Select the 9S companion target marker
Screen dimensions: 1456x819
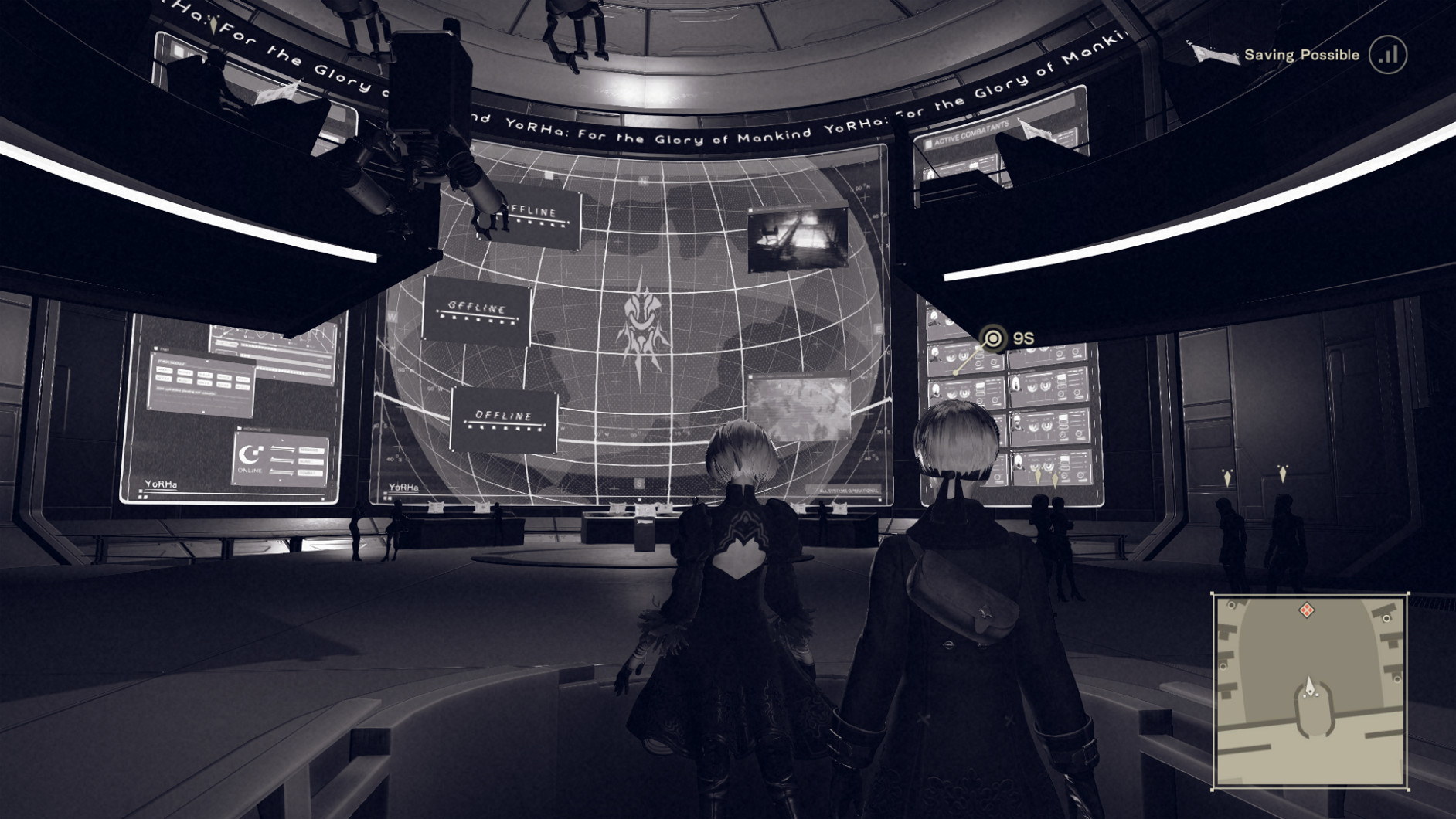[x=993, y=338]
